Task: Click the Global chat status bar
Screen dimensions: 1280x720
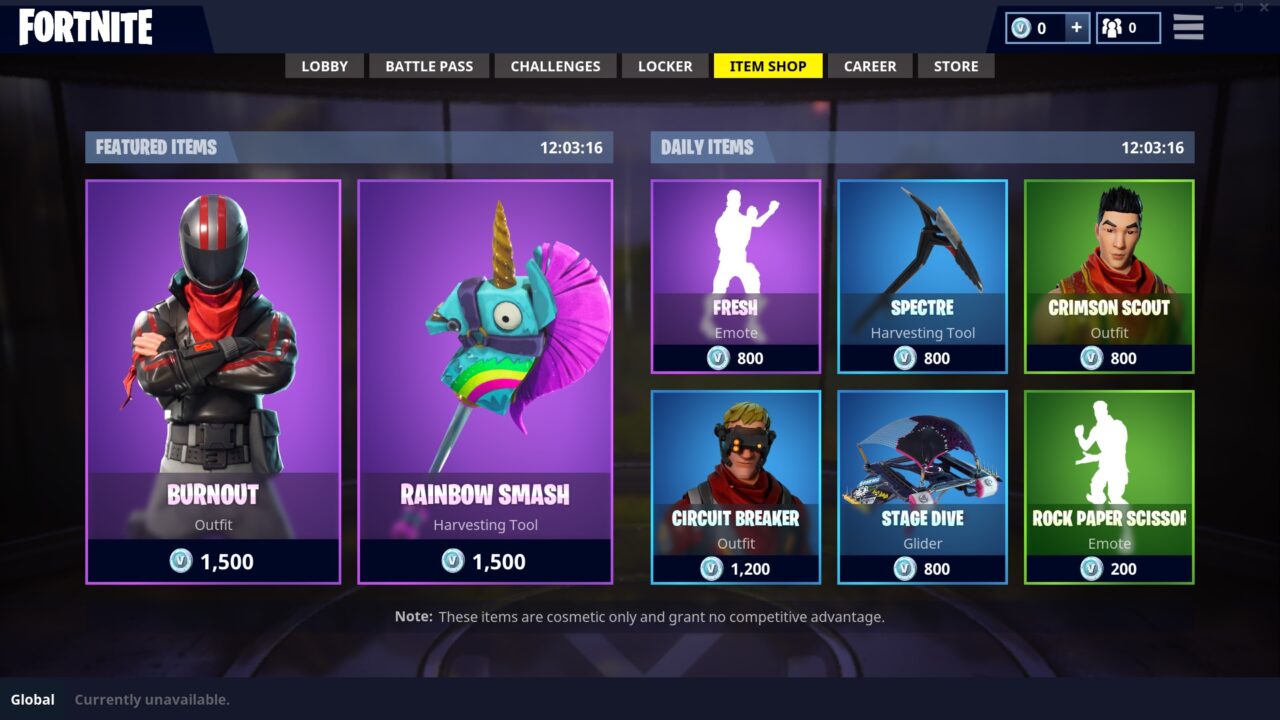Action: (x=33, y=699)
